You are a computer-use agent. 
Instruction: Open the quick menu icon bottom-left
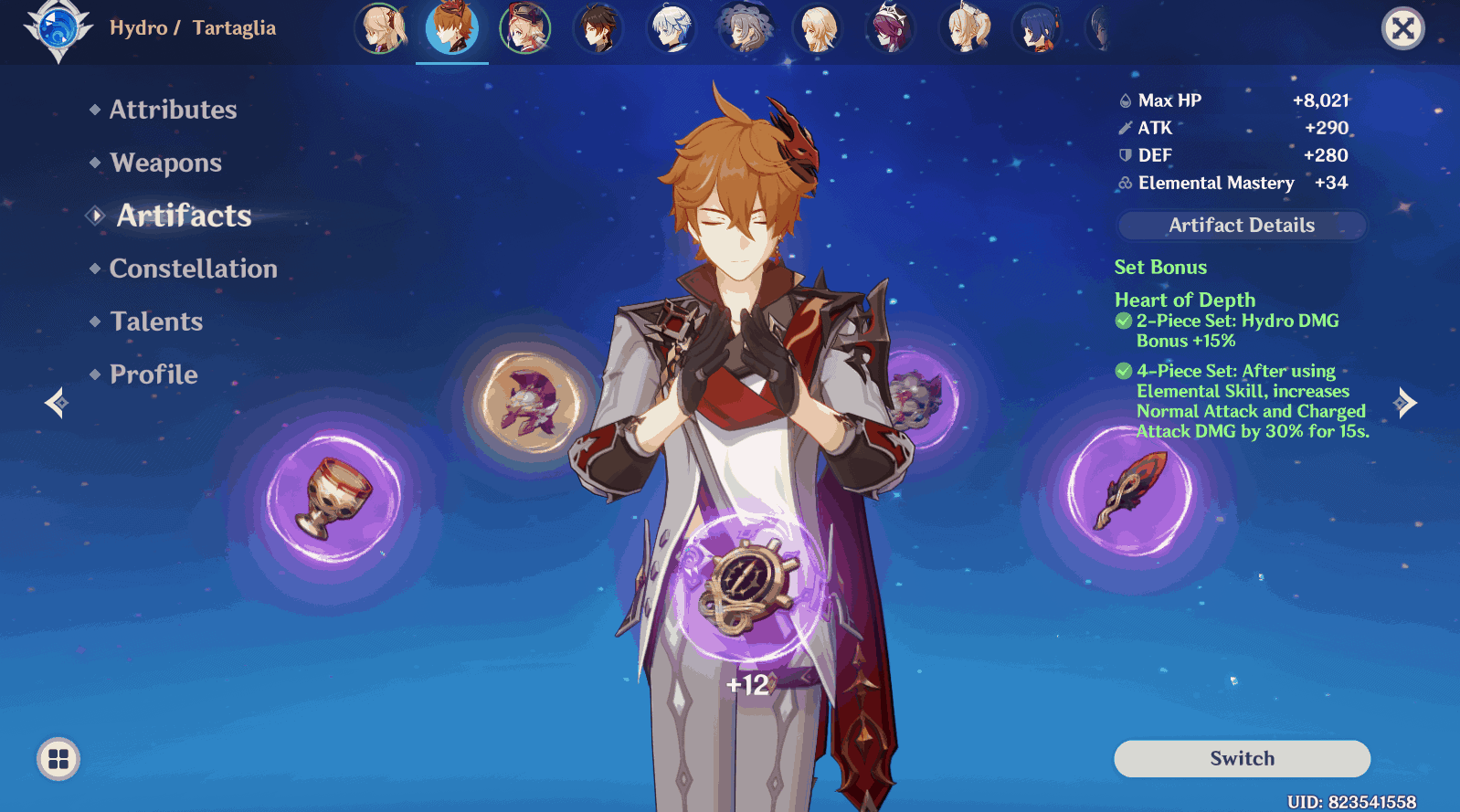click(x=57, y=757)
